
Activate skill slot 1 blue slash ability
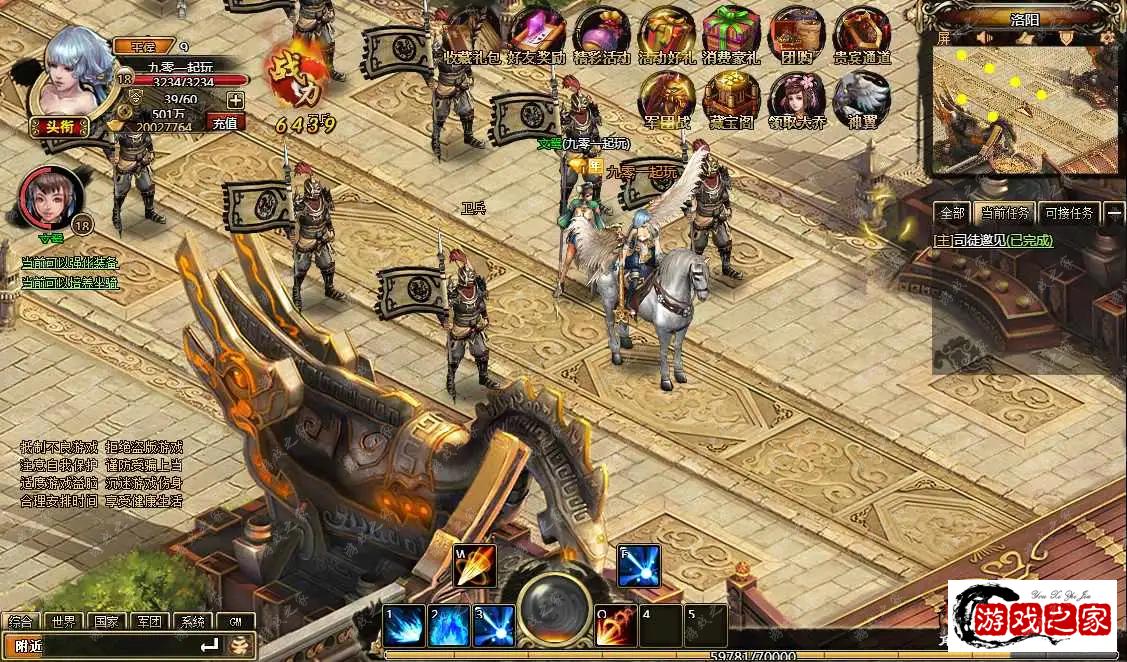click(405, 626)
